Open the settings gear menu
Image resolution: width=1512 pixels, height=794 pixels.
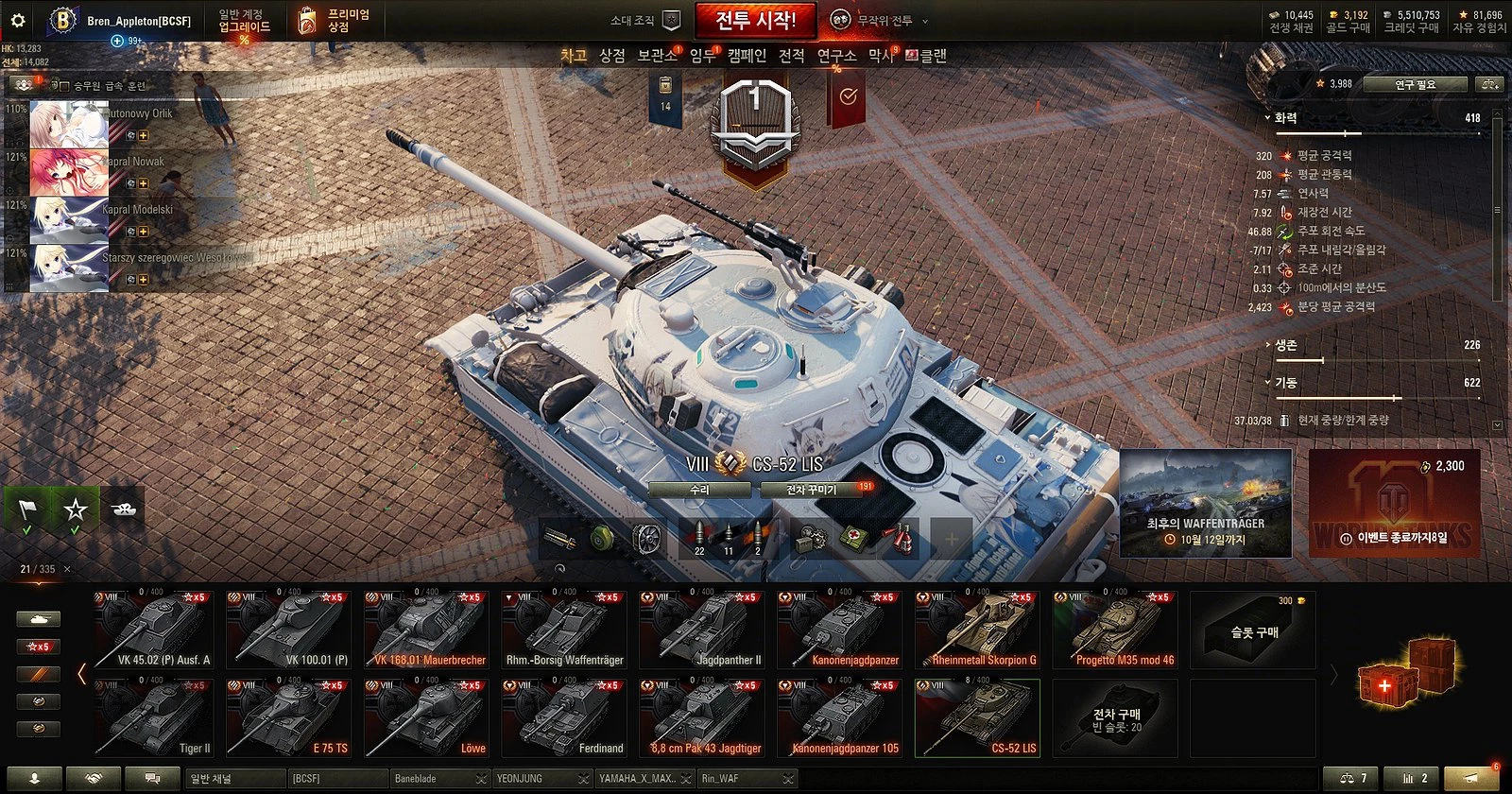tap(17, 20)
